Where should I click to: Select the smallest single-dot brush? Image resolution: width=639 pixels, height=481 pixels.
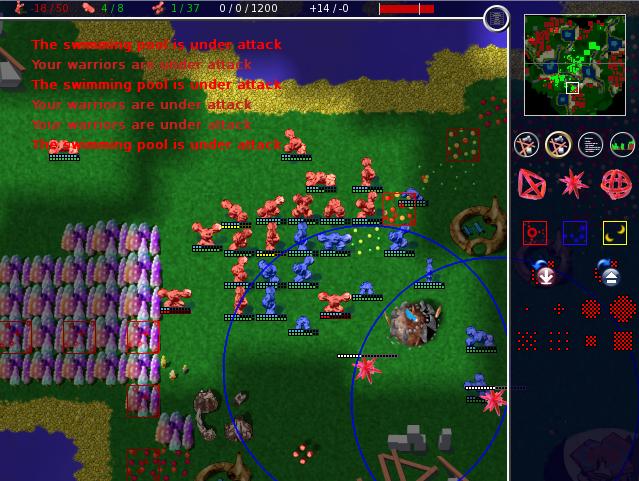click(527, 309)
